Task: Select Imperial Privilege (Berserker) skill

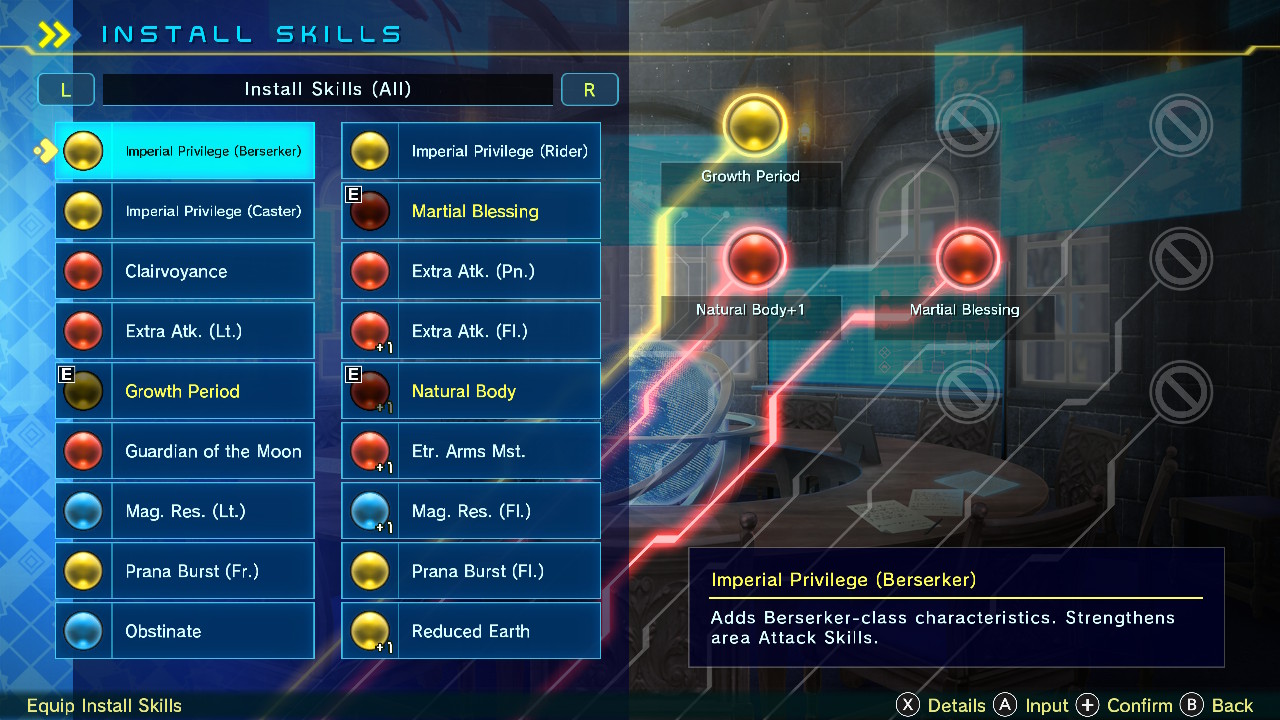Action: point(185,151)
